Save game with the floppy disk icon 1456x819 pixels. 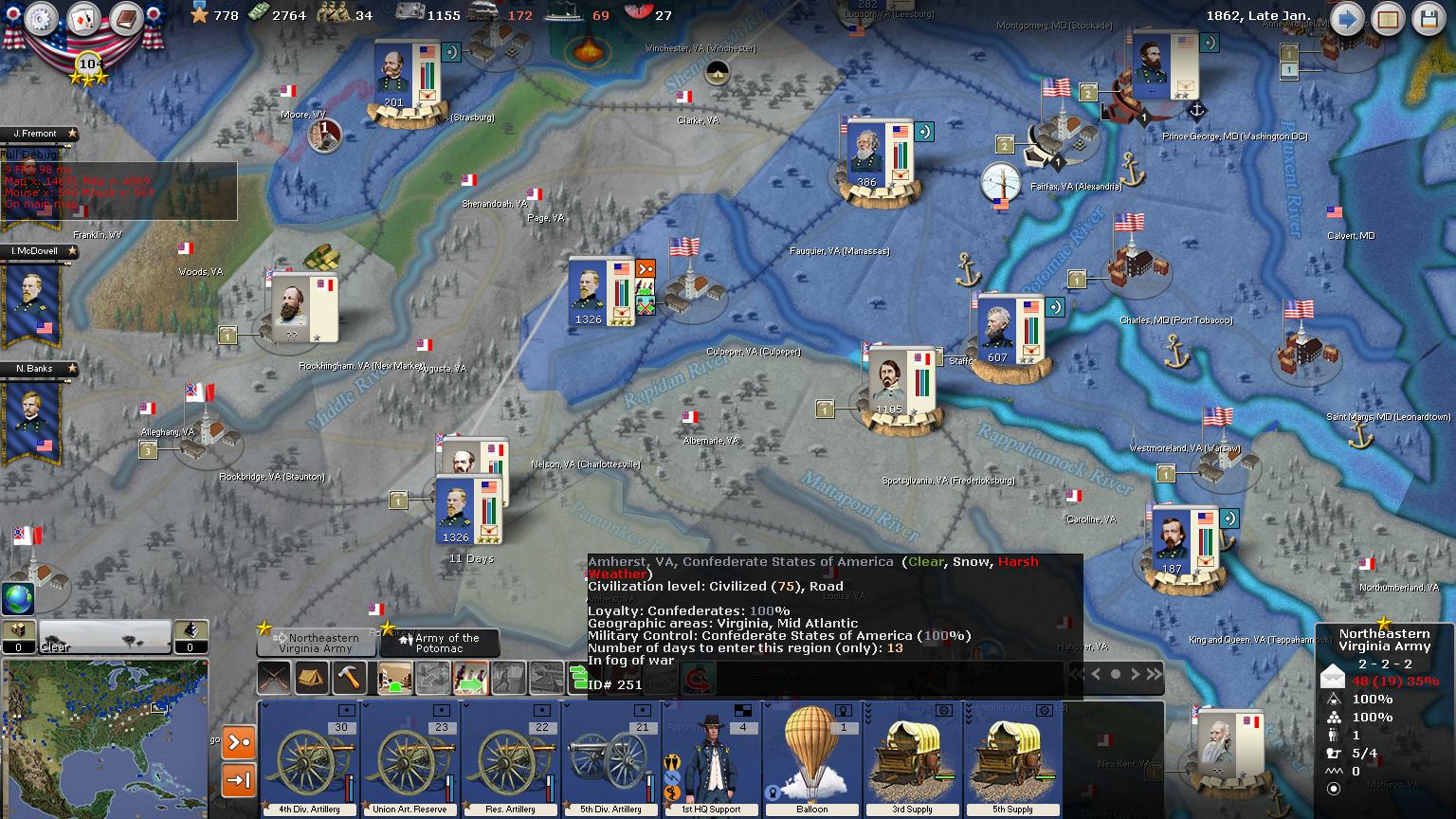coord(1429,19)
